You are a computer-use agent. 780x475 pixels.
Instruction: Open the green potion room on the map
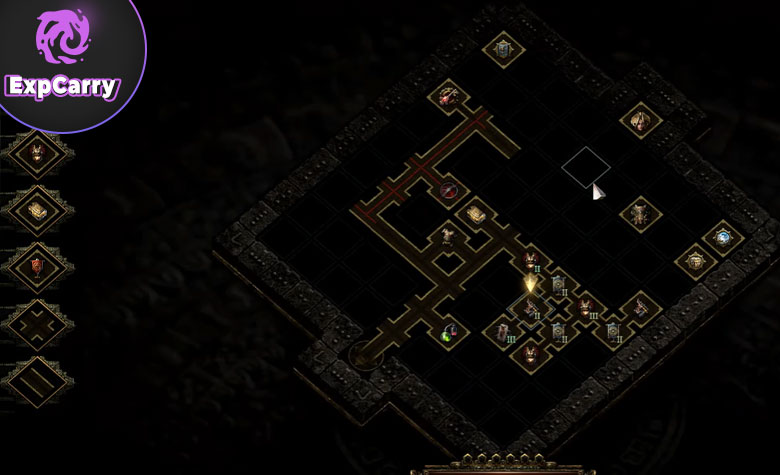pos(448,331)
